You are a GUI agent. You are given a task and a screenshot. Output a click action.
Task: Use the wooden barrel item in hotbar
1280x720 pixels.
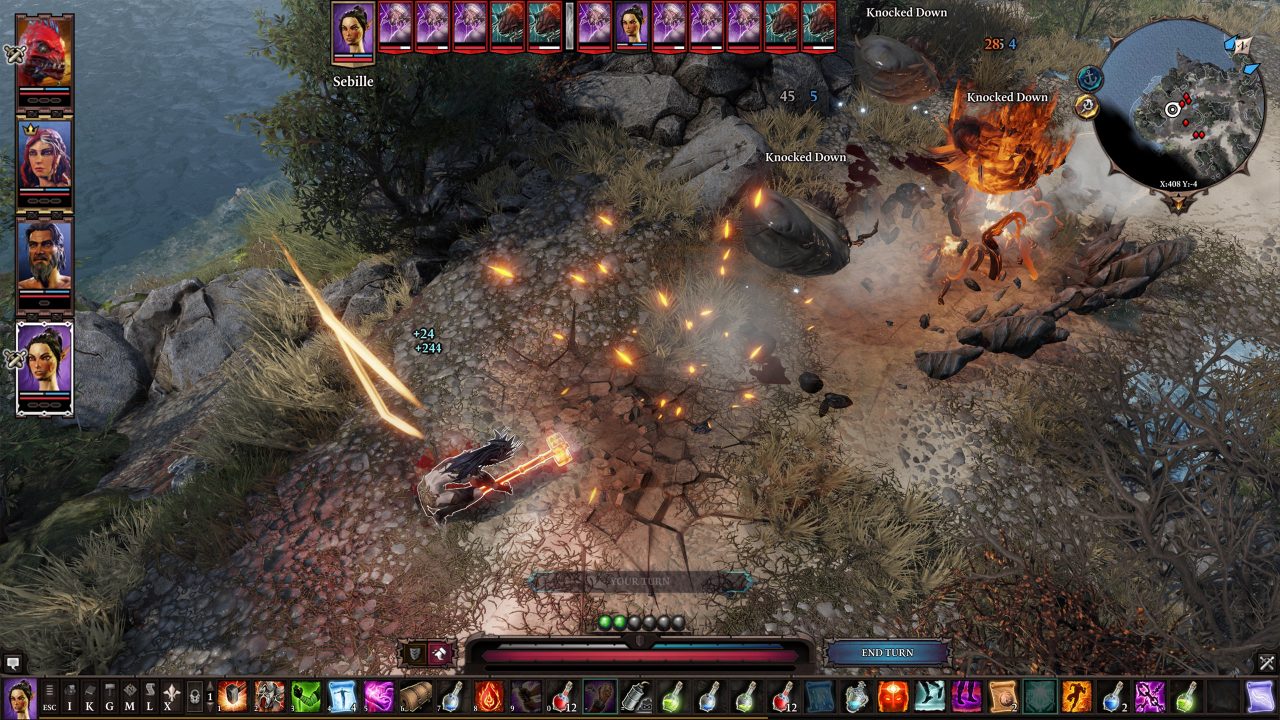[415, 696]
